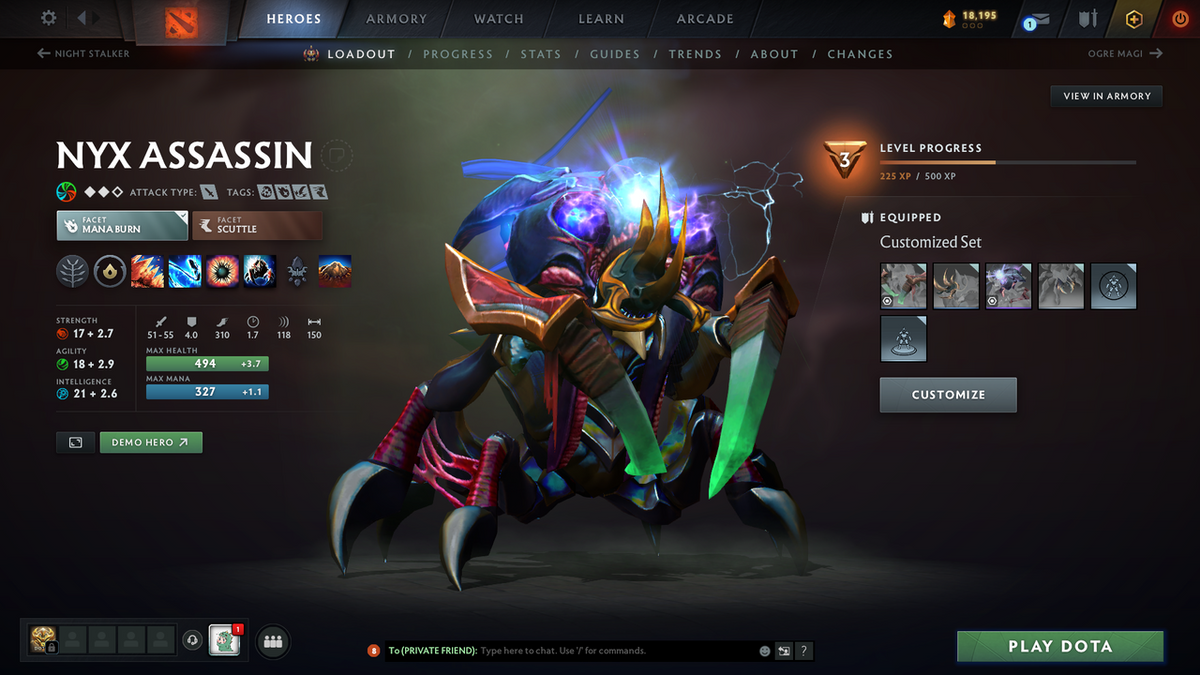View the Trends tab

[x=695, y=54]
